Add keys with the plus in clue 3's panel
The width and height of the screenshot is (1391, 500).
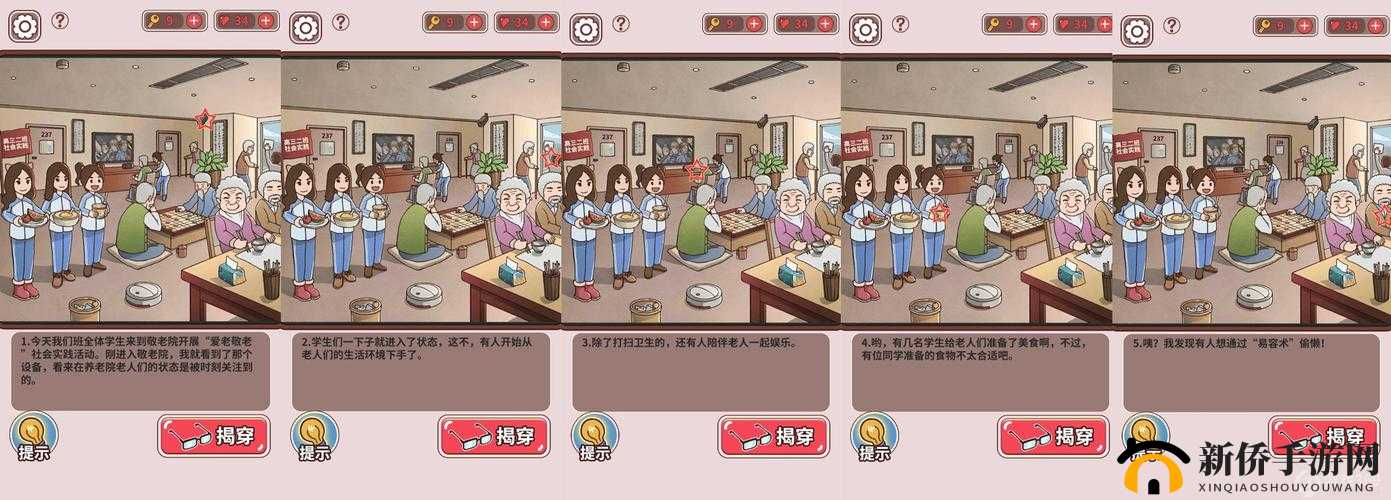point(754,23)
